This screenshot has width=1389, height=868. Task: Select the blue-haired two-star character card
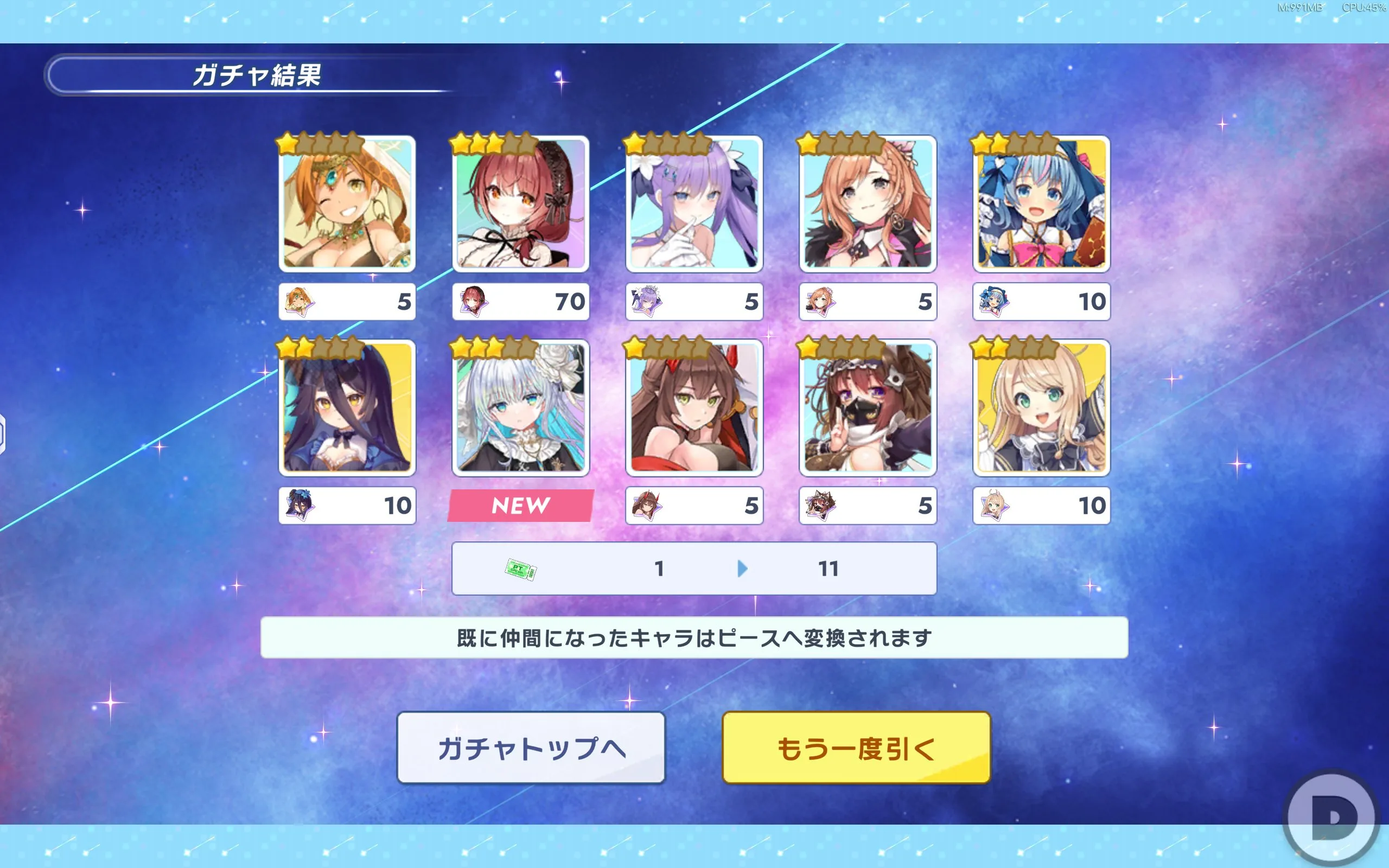(x=1041, y=204)
